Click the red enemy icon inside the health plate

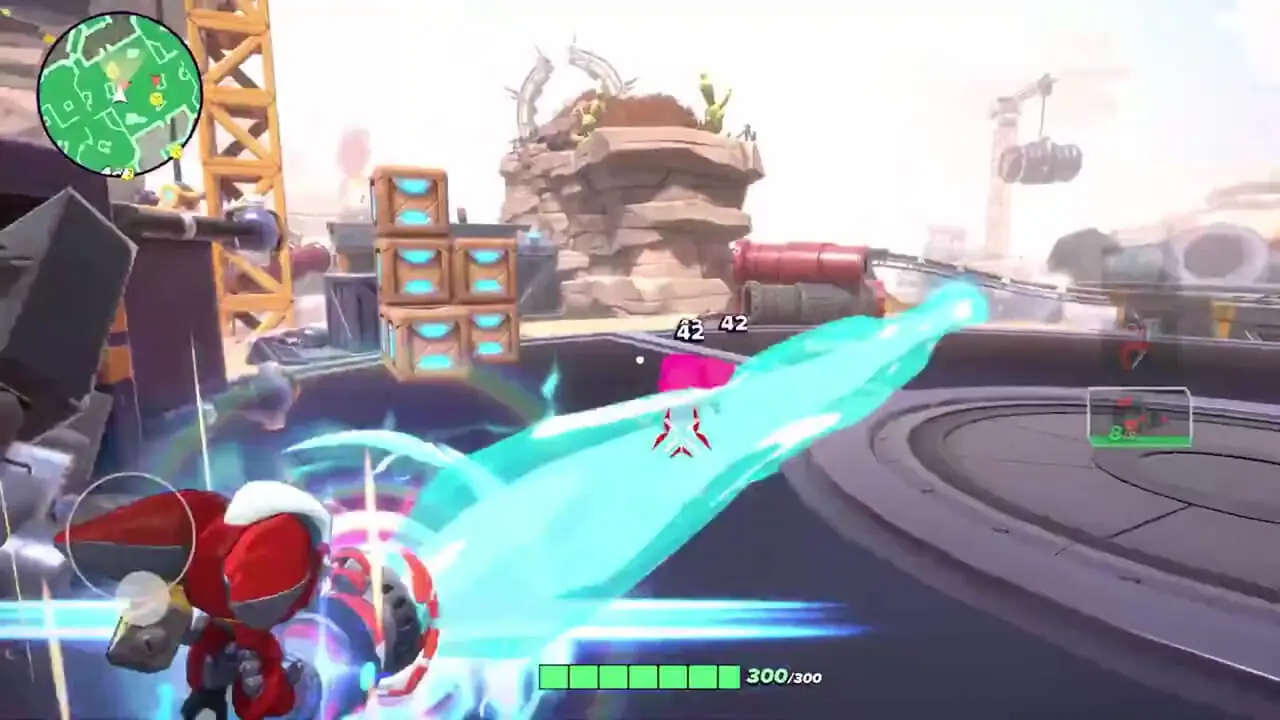point(1129,424)
